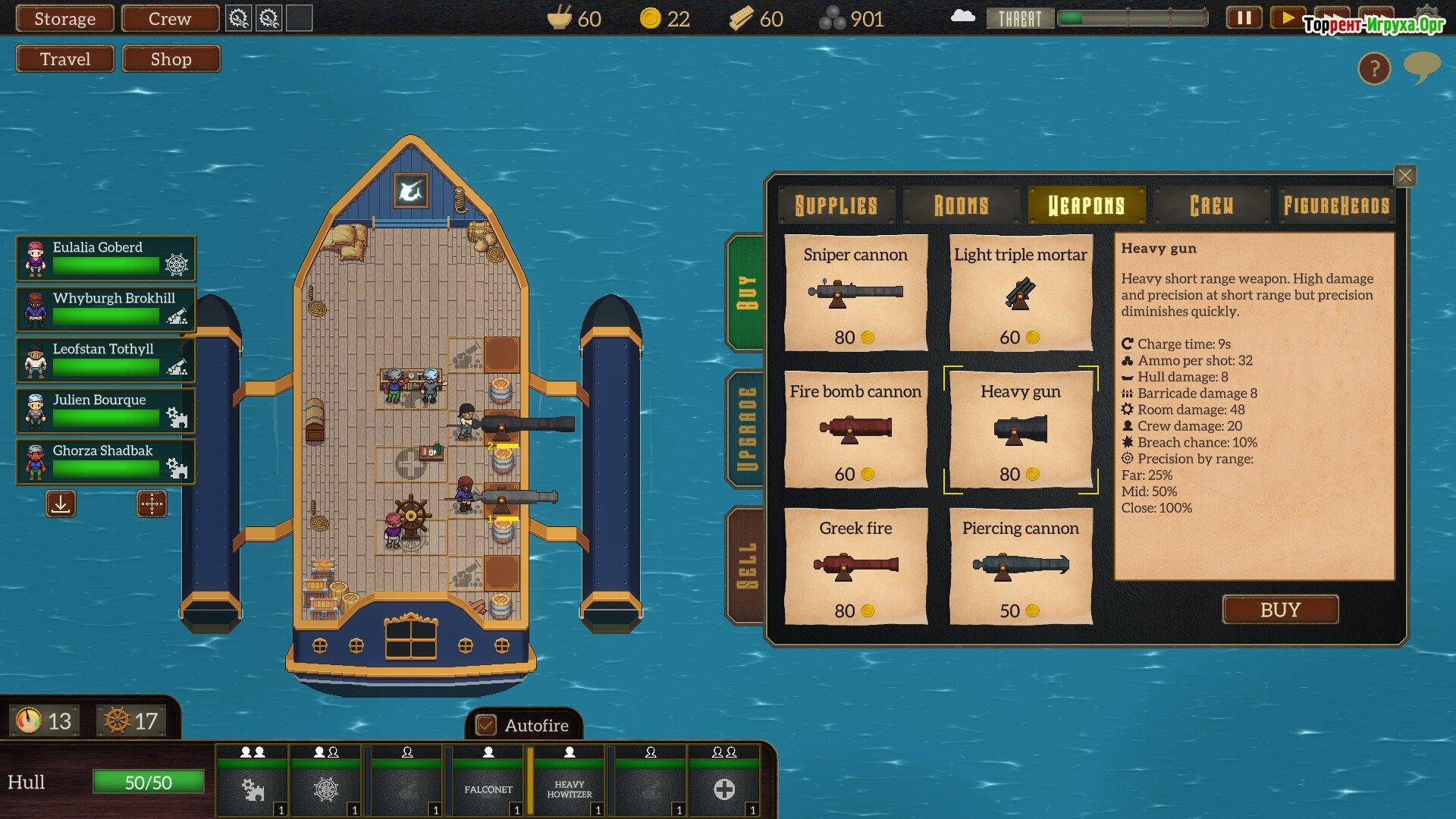Pause the game

(x=1244, y=18)
